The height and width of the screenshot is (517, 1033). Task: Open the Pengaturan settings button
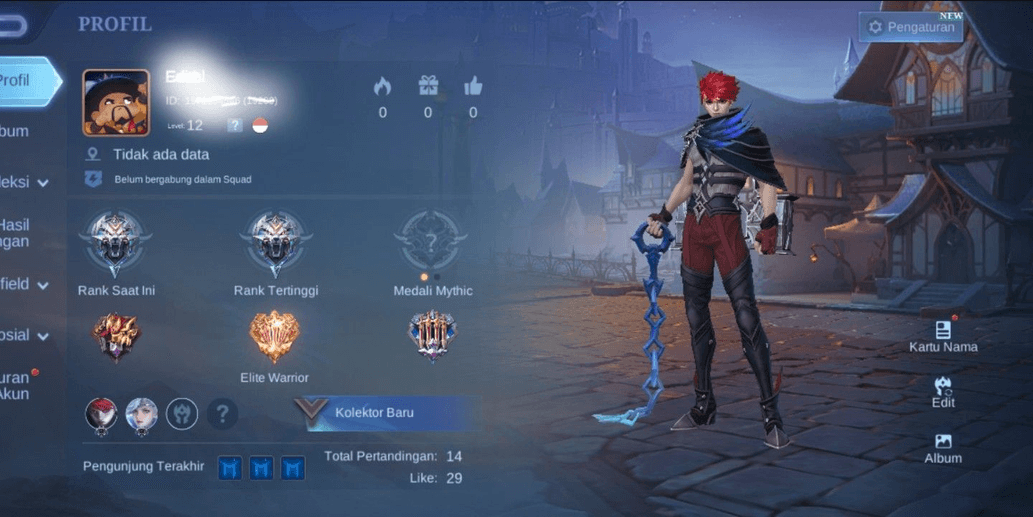tap(910, 27)
